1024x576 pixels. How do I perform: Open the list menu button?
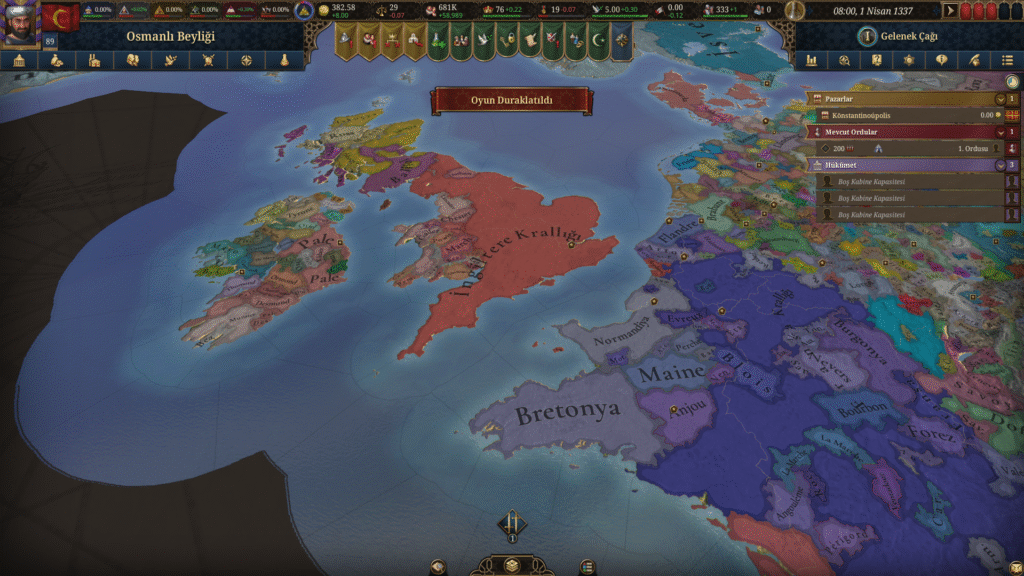(x=1007, y=60)
